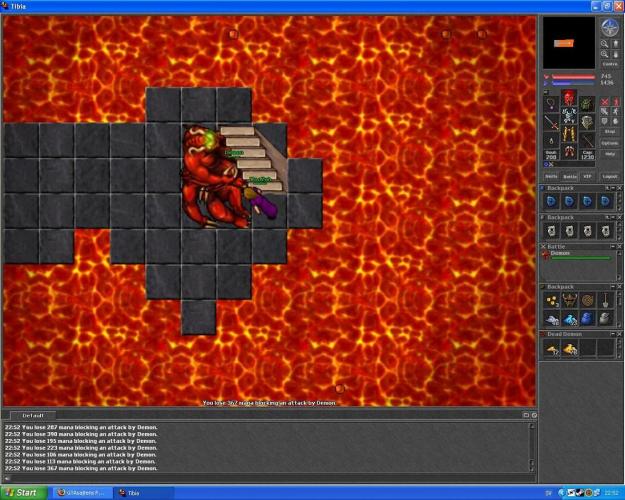625x500 pixels.
Task: Select the Demon entry in Battle list
Action: coord(560,254)
